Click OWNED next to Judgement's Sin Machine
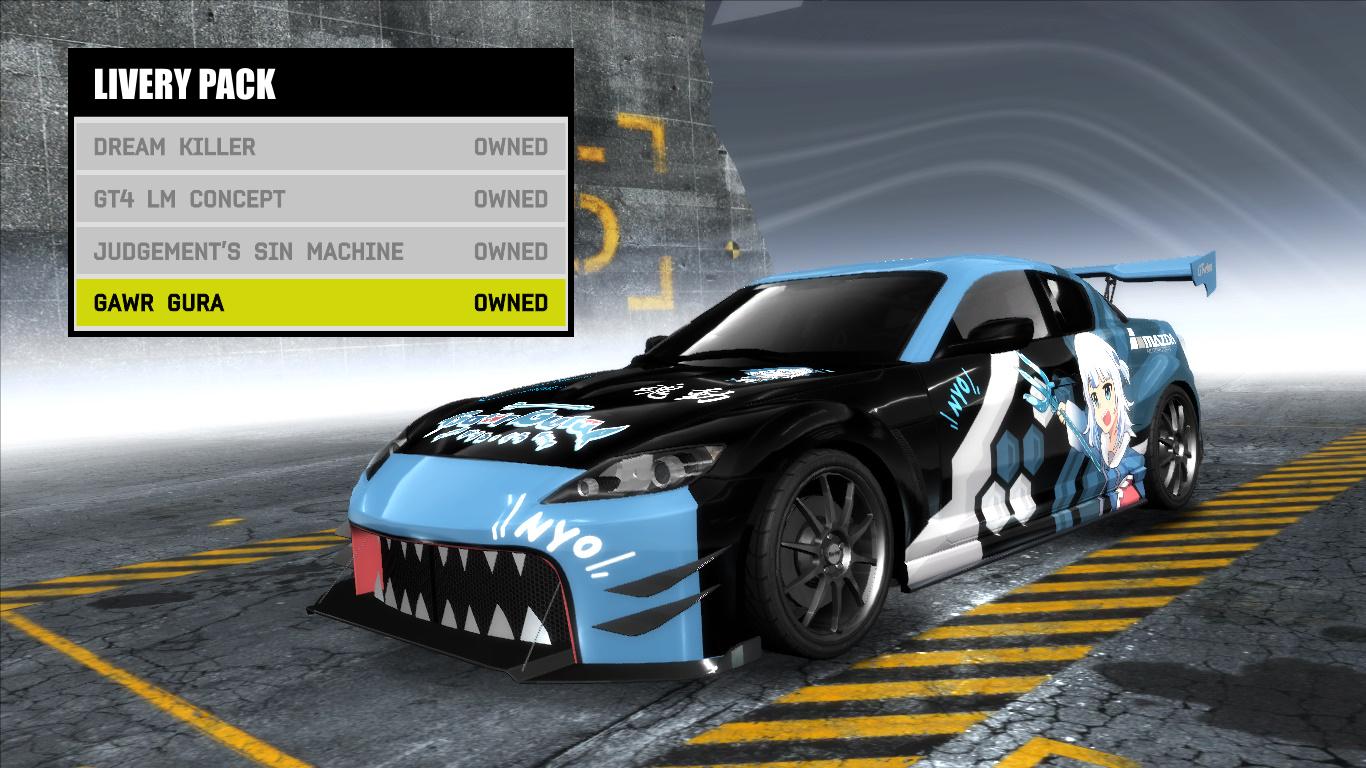Image resolution: width=1366 pixels, height=768 pixels. pyautogui.click(x=512, y=252)
